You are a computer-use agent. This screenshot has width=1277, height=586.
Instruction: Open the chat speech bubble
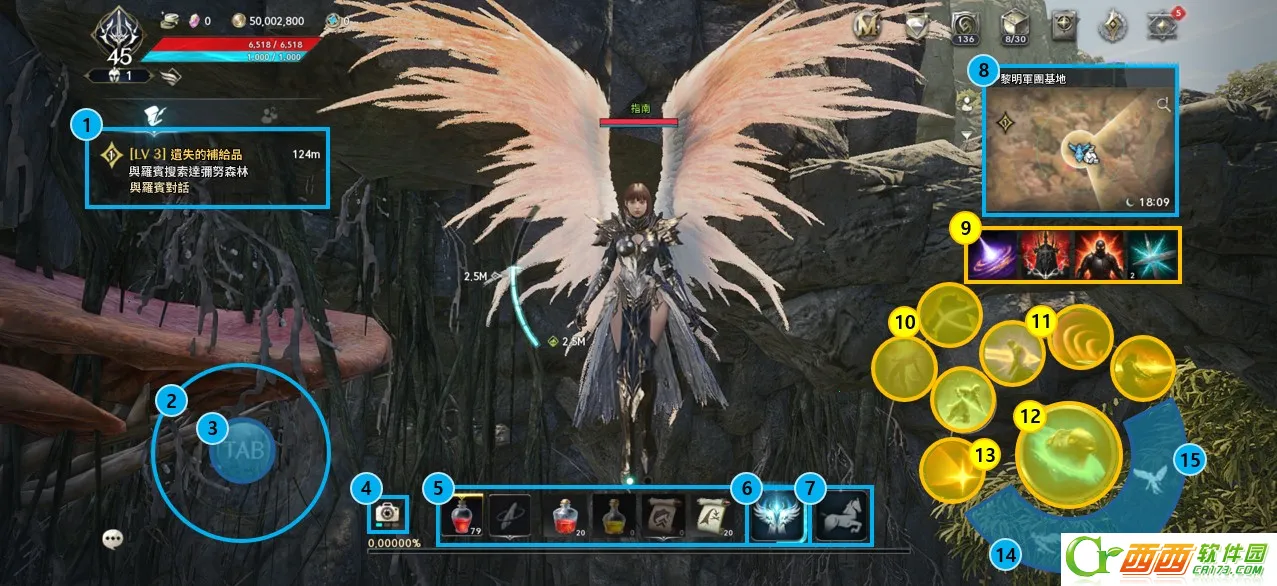(114, 538)
